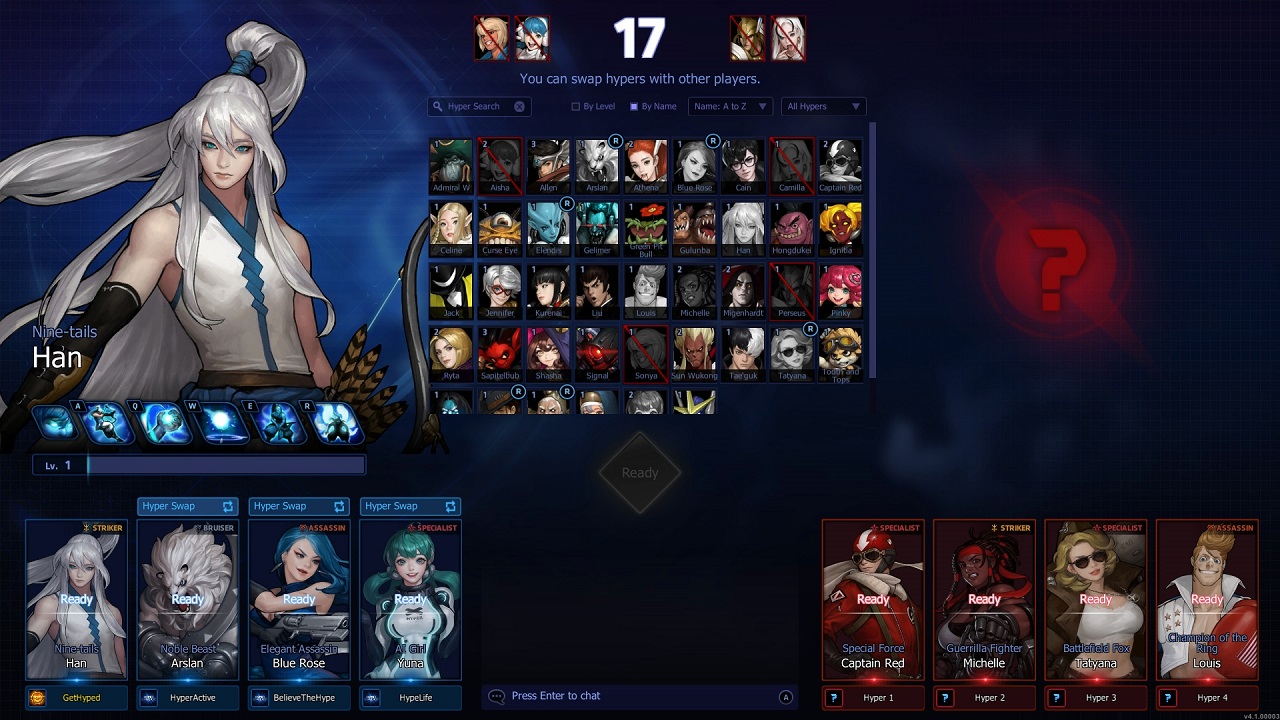Click the Ready button
1280x720 pixels.
pos(640,473)
